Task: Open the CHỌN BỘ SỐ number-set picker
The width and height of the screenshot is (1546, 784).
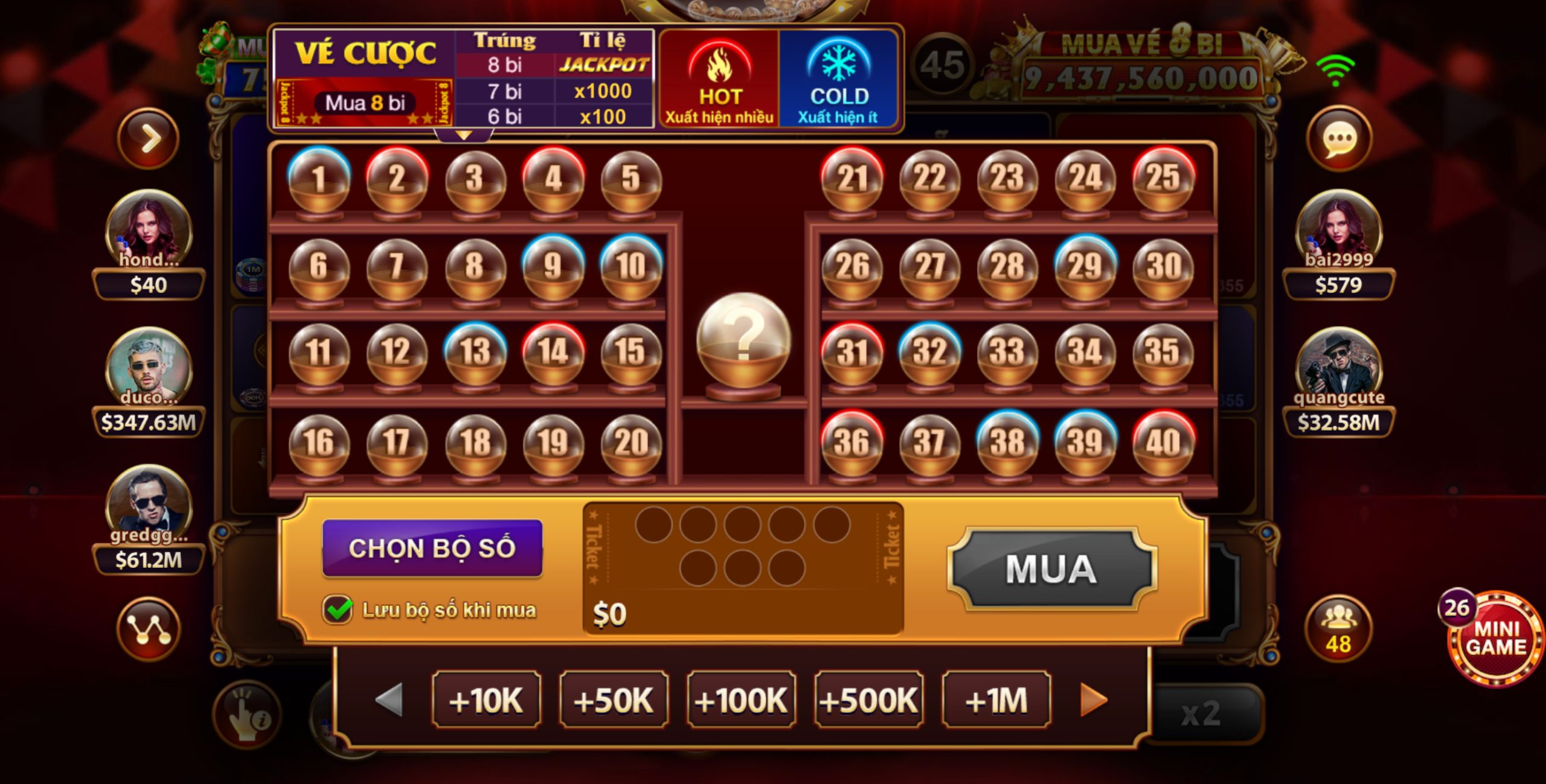Action: point(432,548)
